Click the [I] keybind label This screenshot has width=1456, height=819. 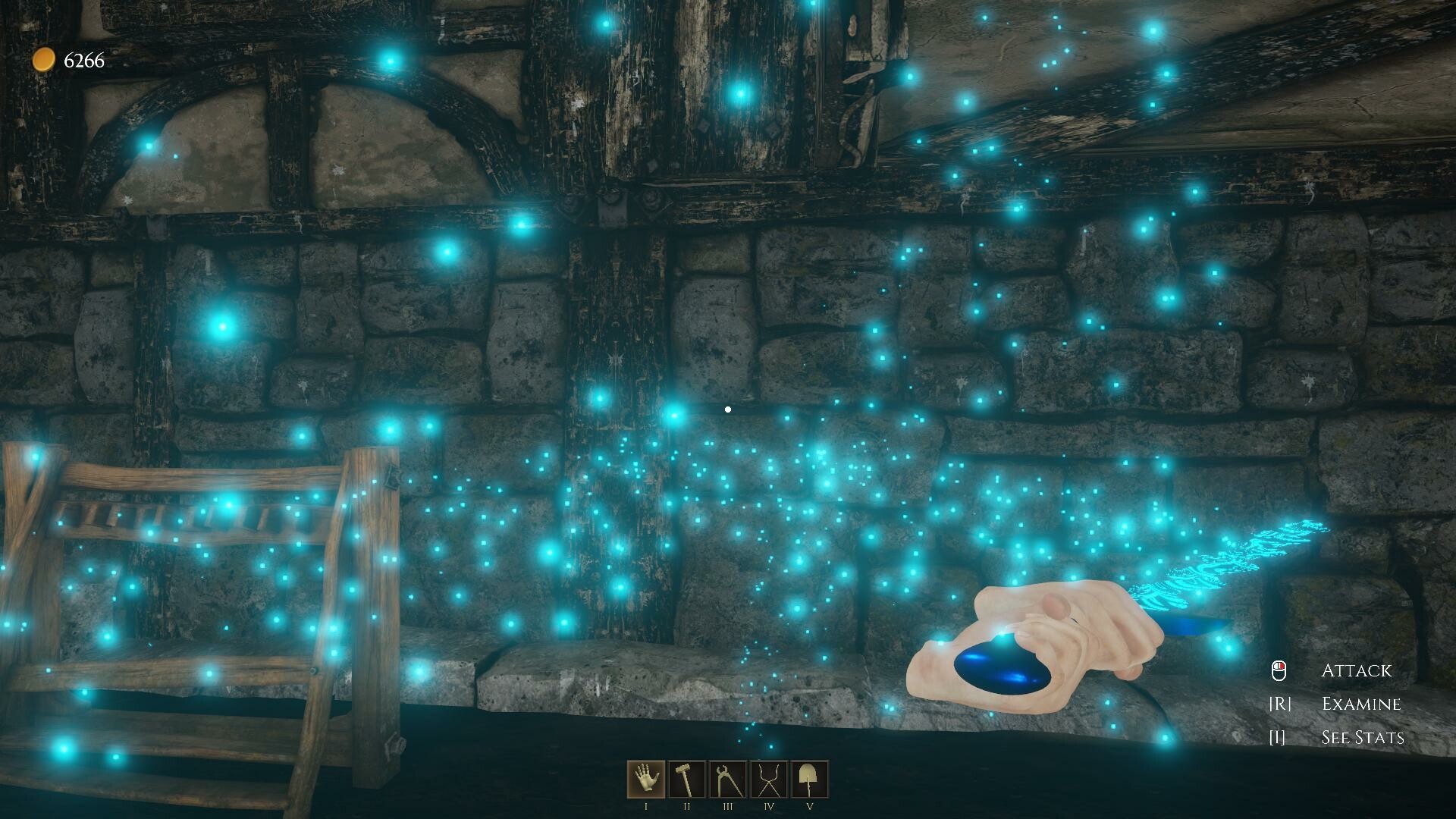click(x=1277, y=736)
